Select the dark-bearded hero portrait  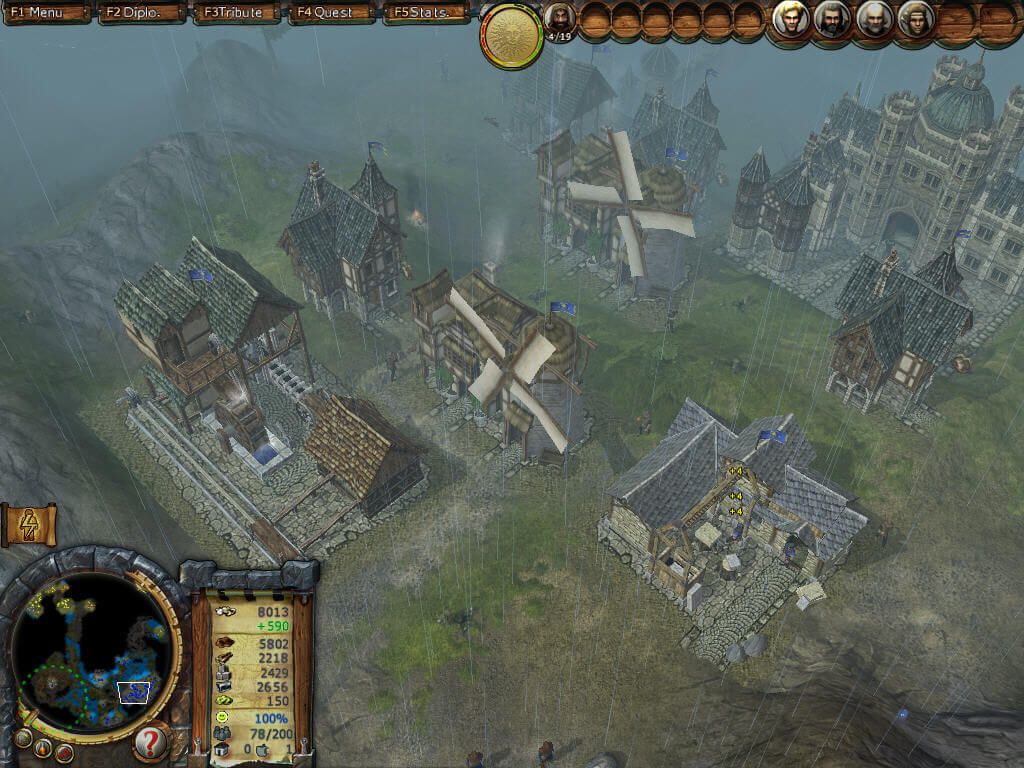[831, 19]
